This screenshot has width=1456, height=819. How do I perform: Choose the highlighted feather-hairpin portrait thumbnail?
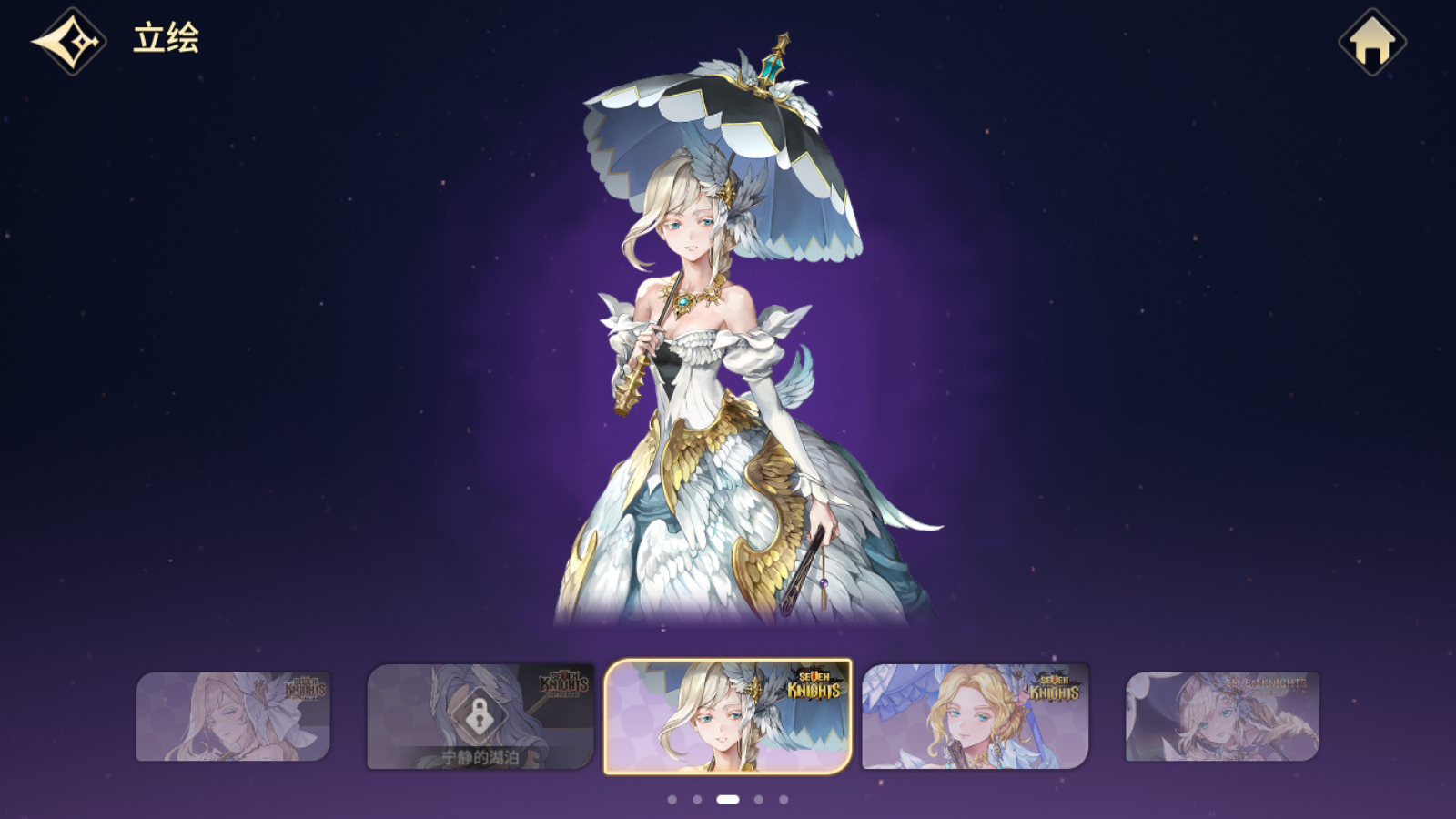click(728, 717)
